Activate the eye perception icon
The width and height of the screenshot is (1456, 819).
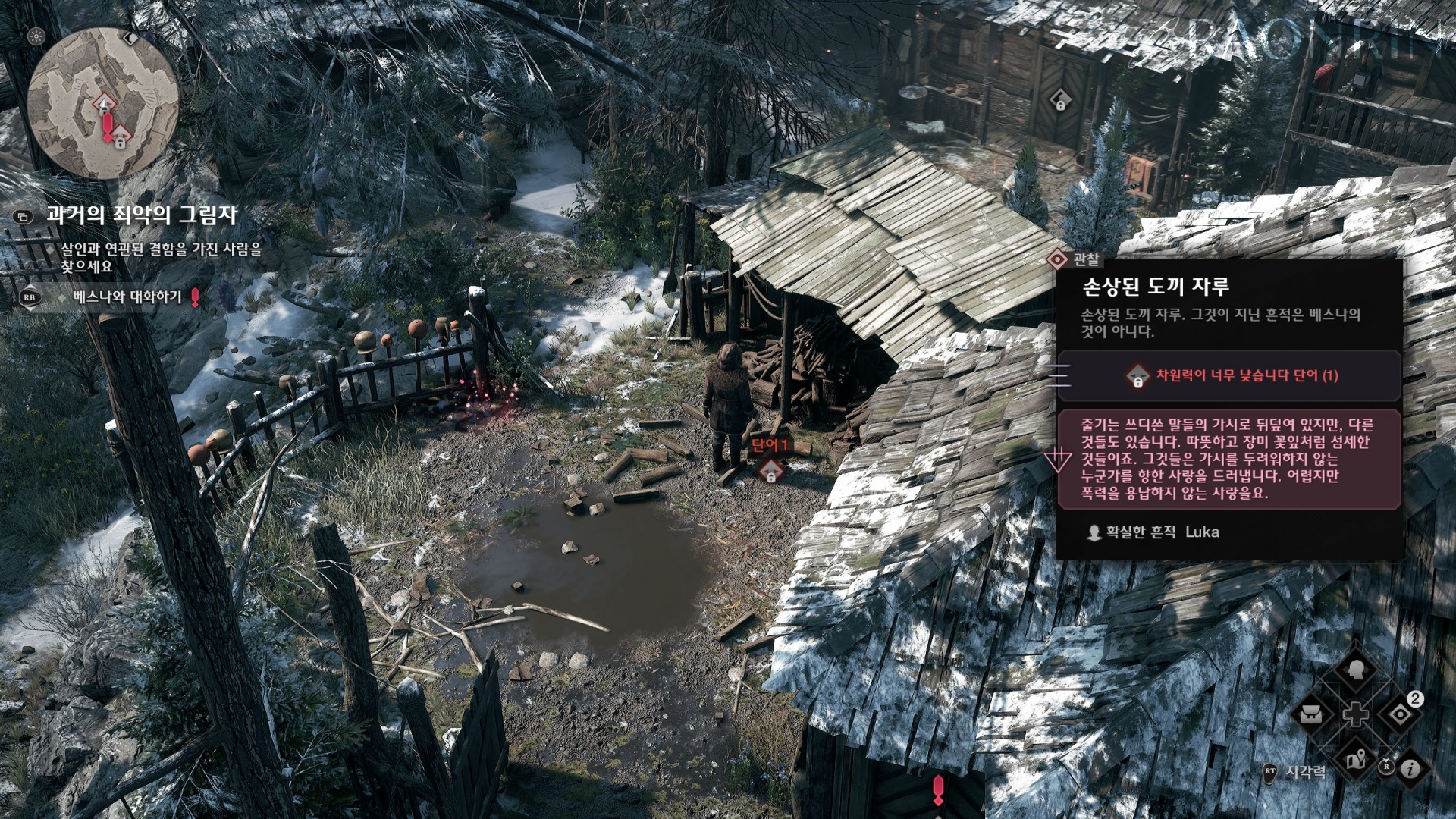coord(1399,714)
